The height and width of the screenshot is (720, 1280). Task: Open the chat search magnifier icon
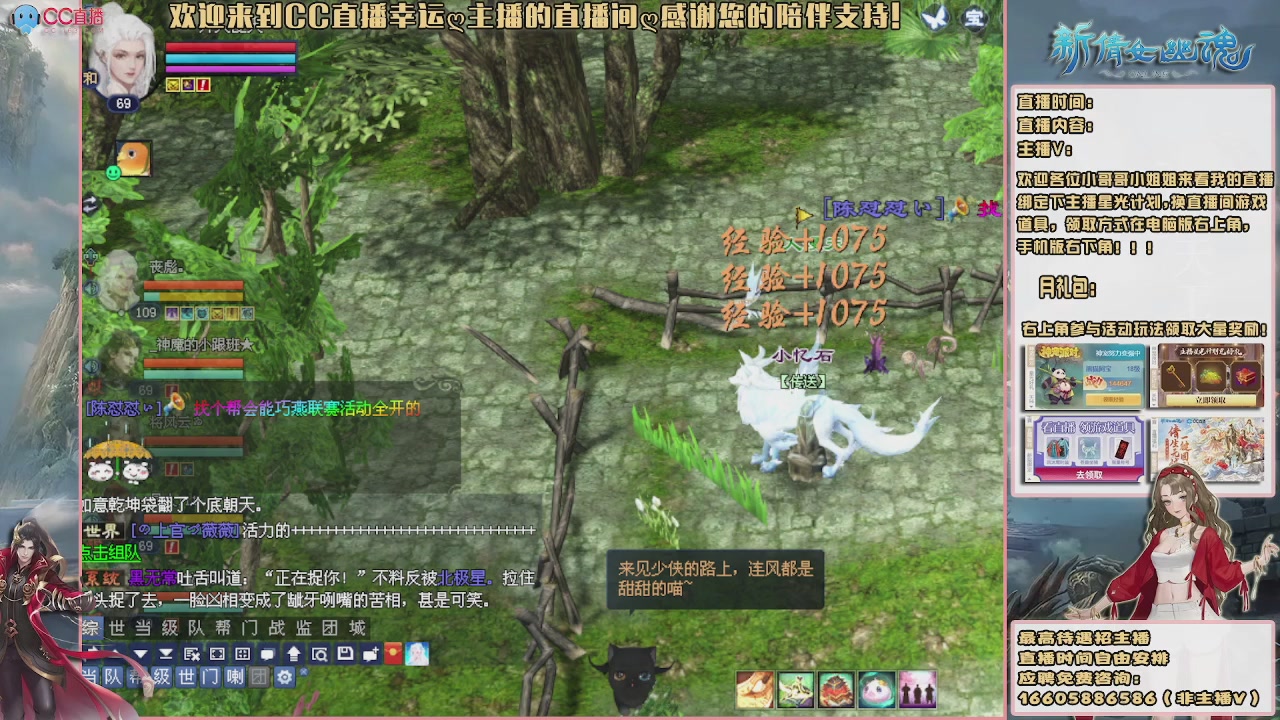point(320,654)
